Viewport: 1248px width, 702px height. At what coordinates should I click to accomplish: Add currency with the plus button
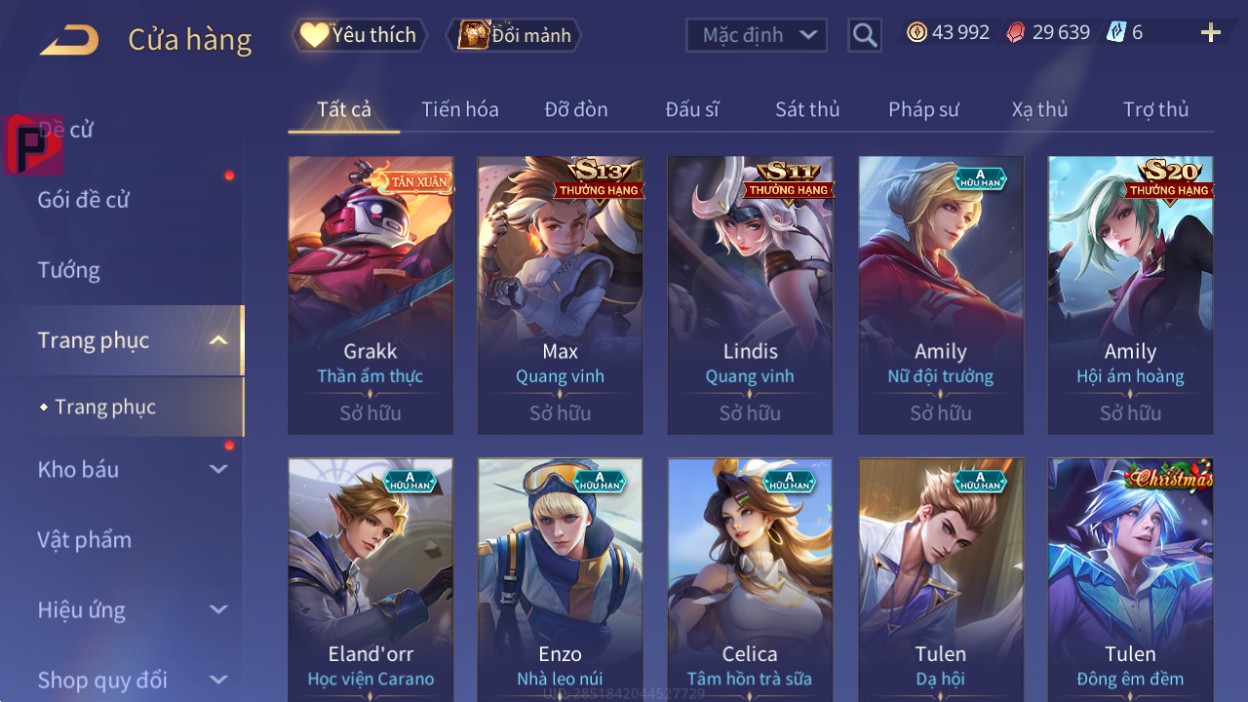point(1210,33)
